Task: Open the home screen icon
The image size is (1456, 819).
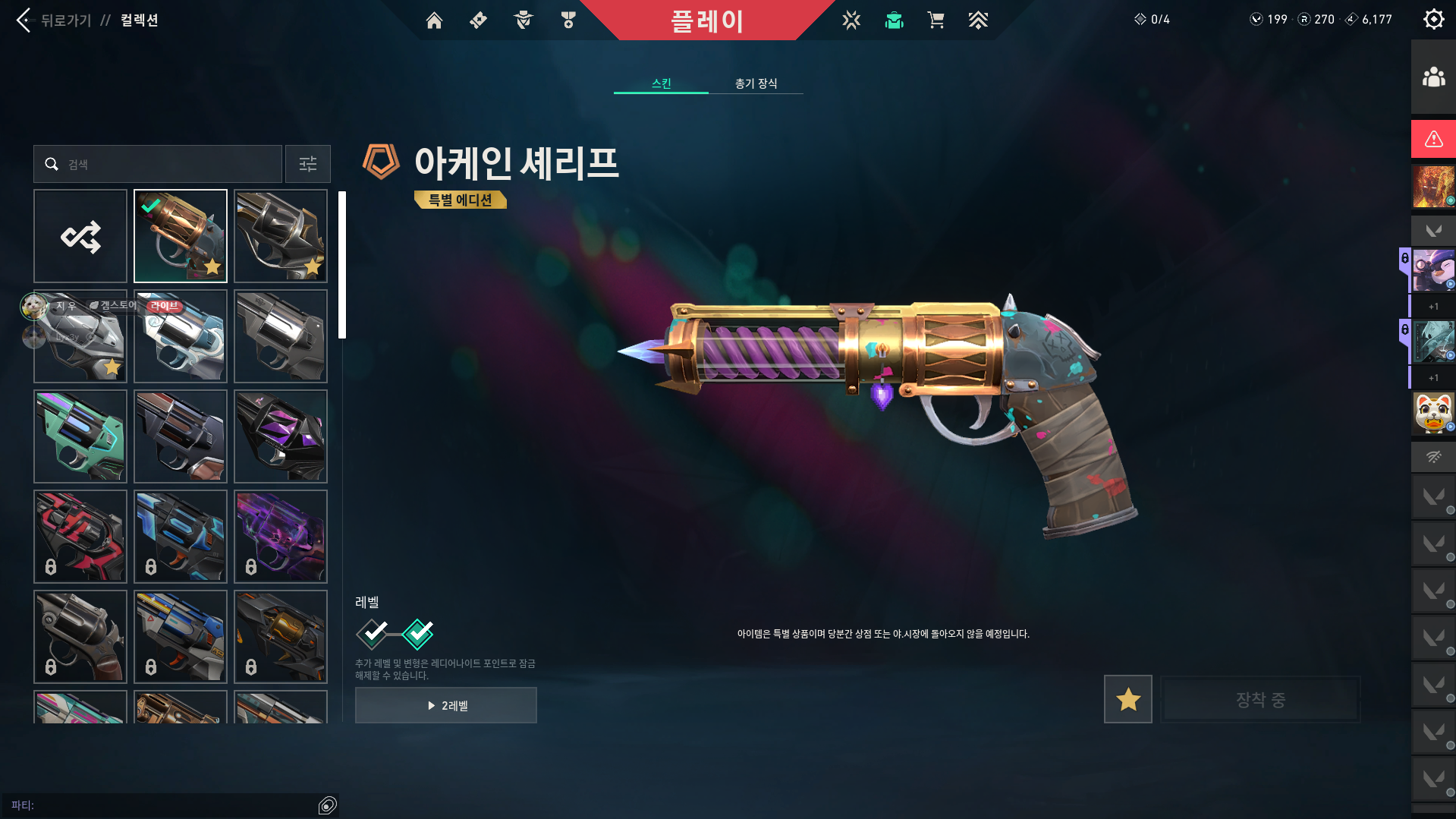Action: (434, 20)
